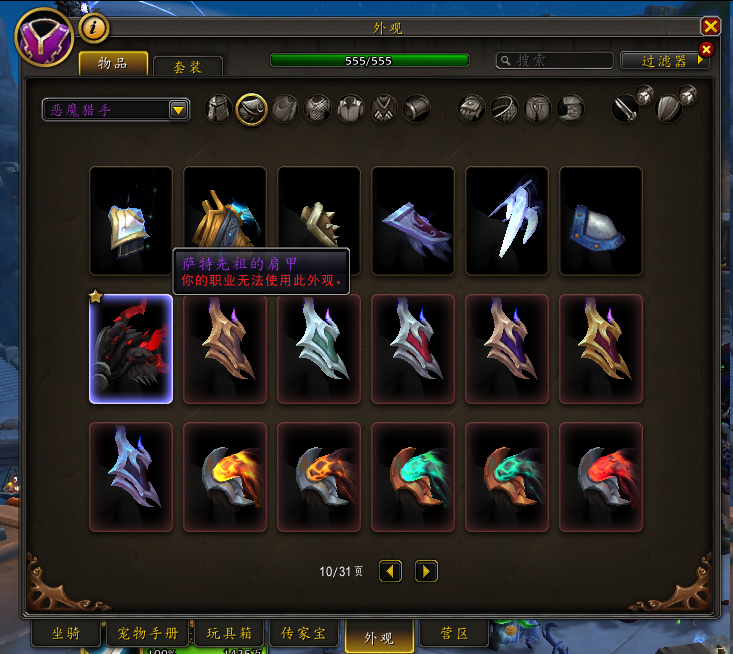Click the info button by the portrait
The height and width of the screenshot is (654, 733).
point(93,28)
